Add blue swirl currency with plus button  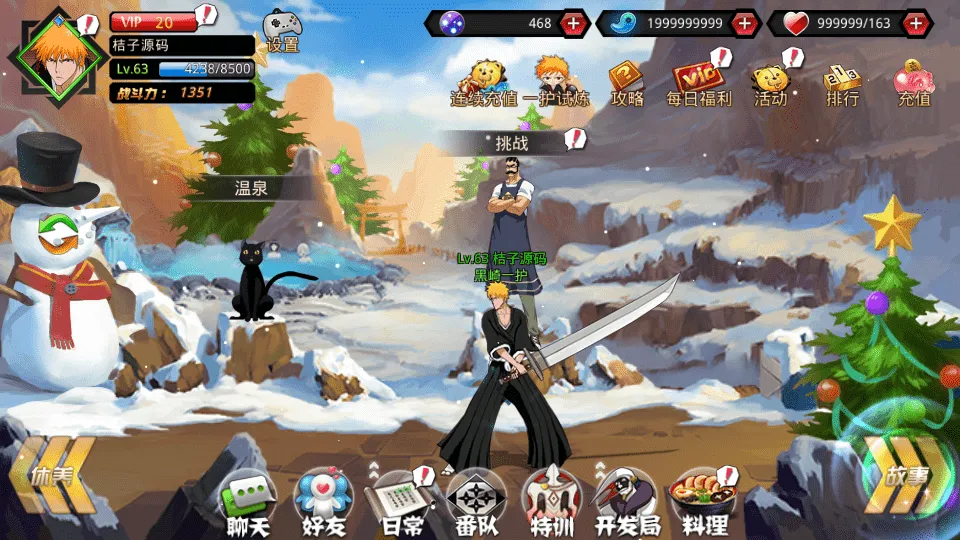tap(744, 23)
